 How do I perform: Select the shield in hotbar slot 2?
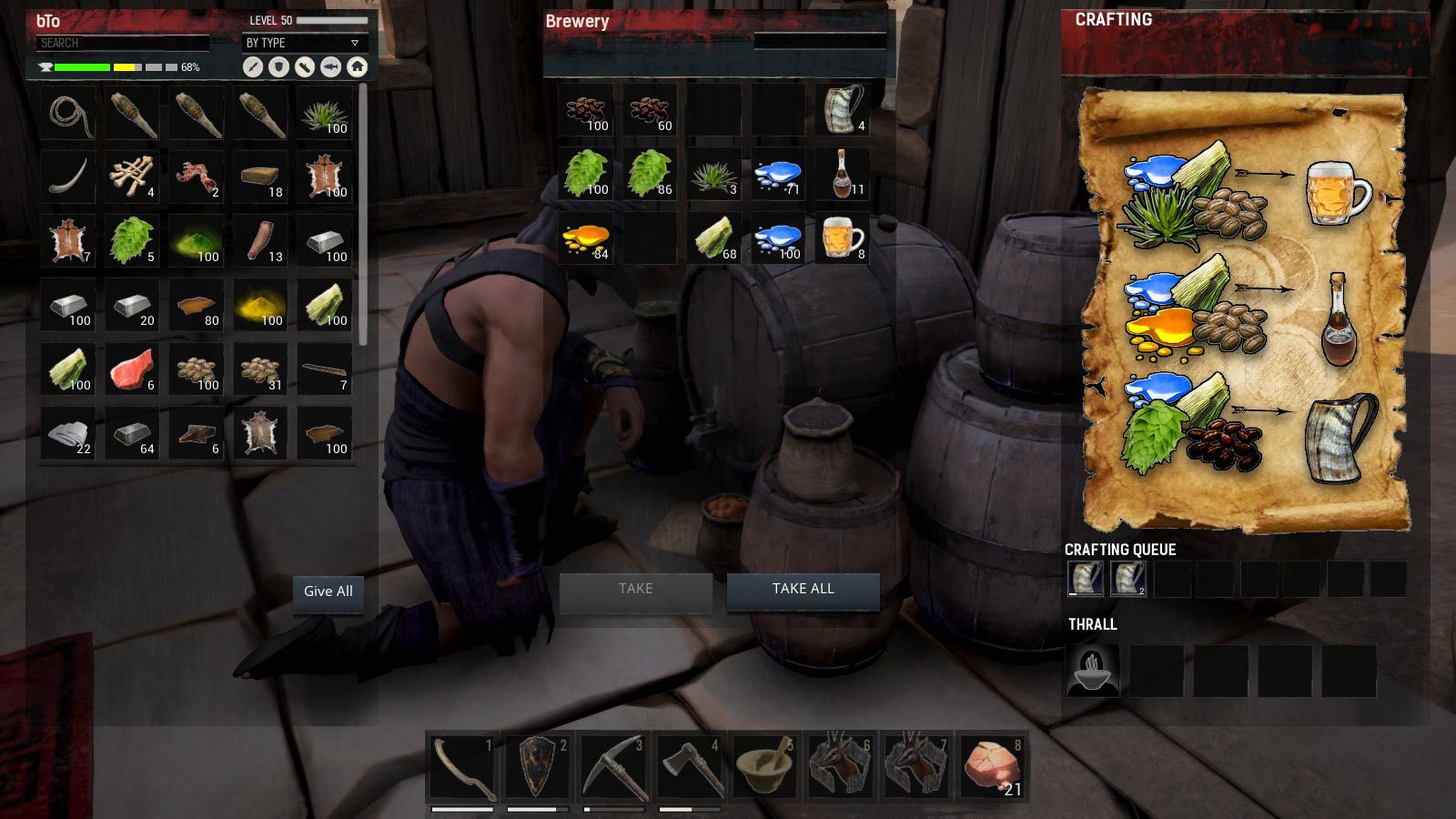click(538, 766)
